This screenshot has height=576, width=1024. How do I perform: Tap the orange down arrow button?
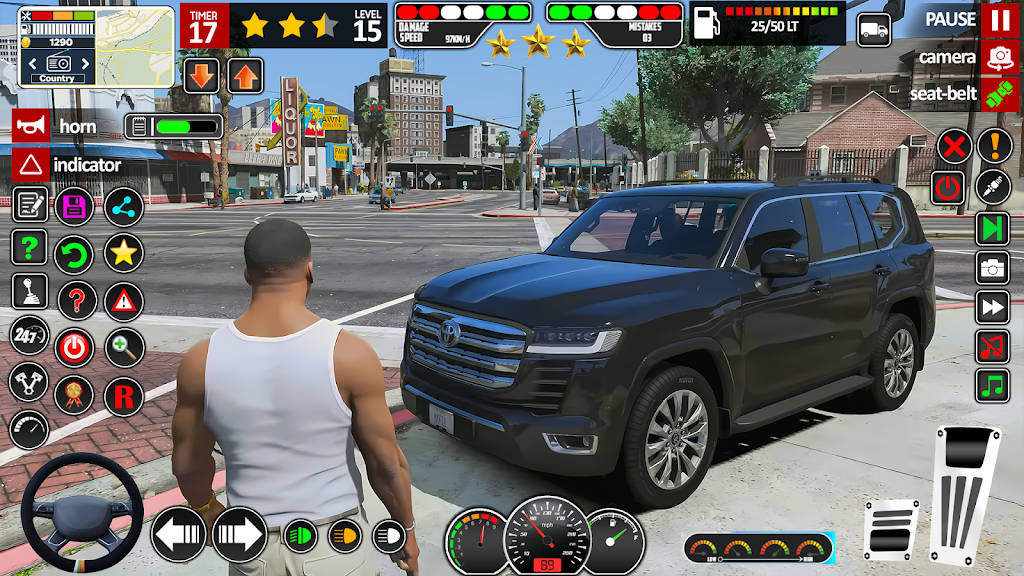(x=202, y=76)
